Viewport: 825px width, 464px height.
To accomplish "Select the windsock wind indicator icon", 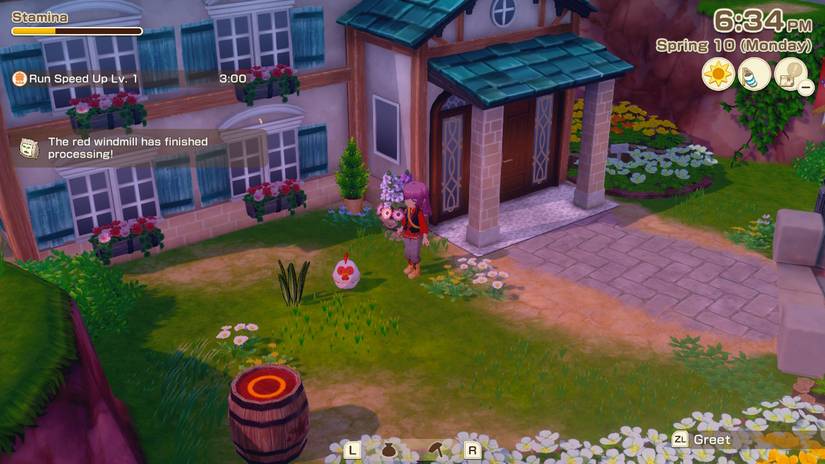I will (x=754, y=74).
